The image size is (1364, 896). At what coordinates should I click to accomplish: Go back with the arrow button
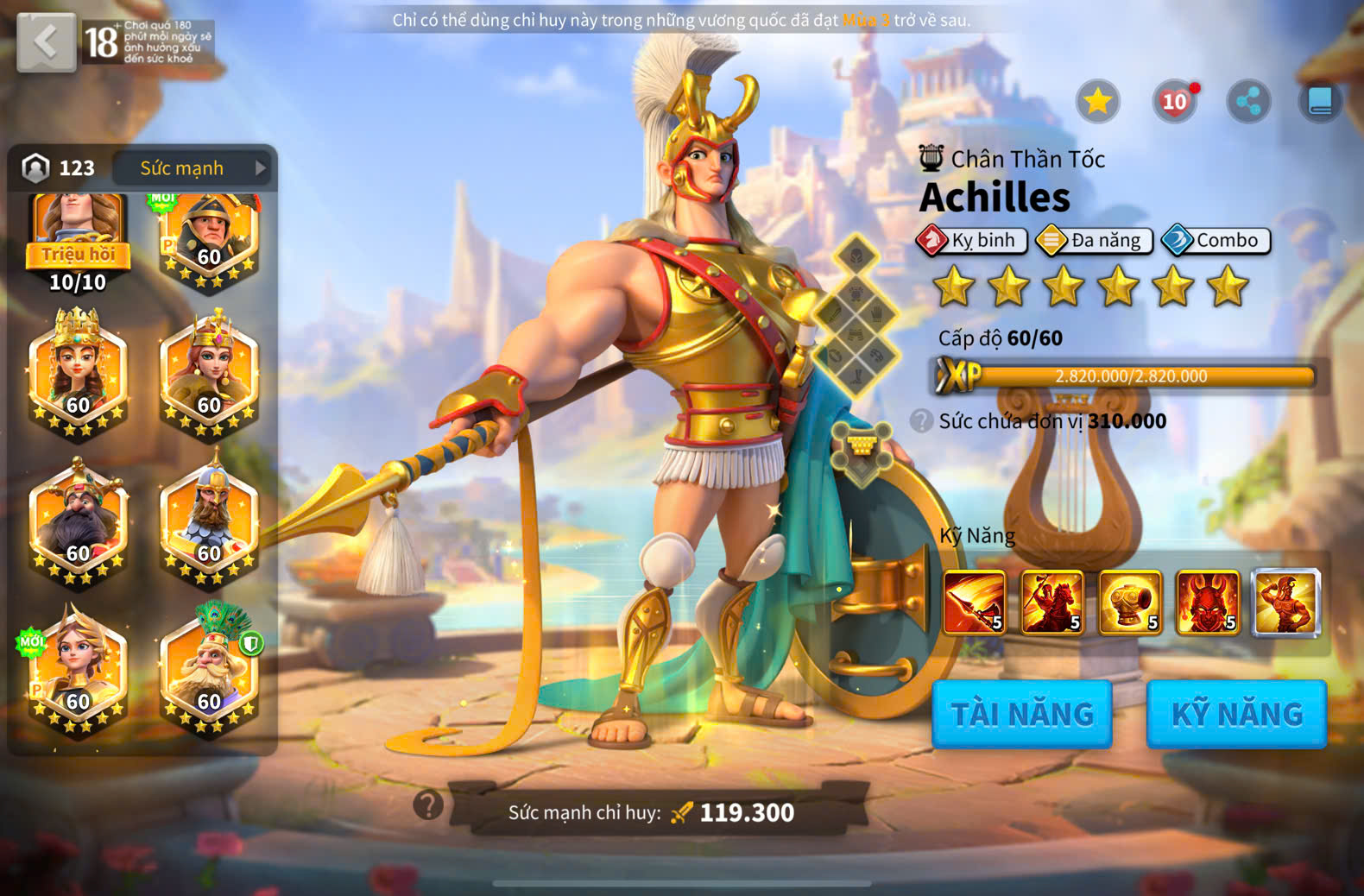pyautogui.click(x=46, y=42)
